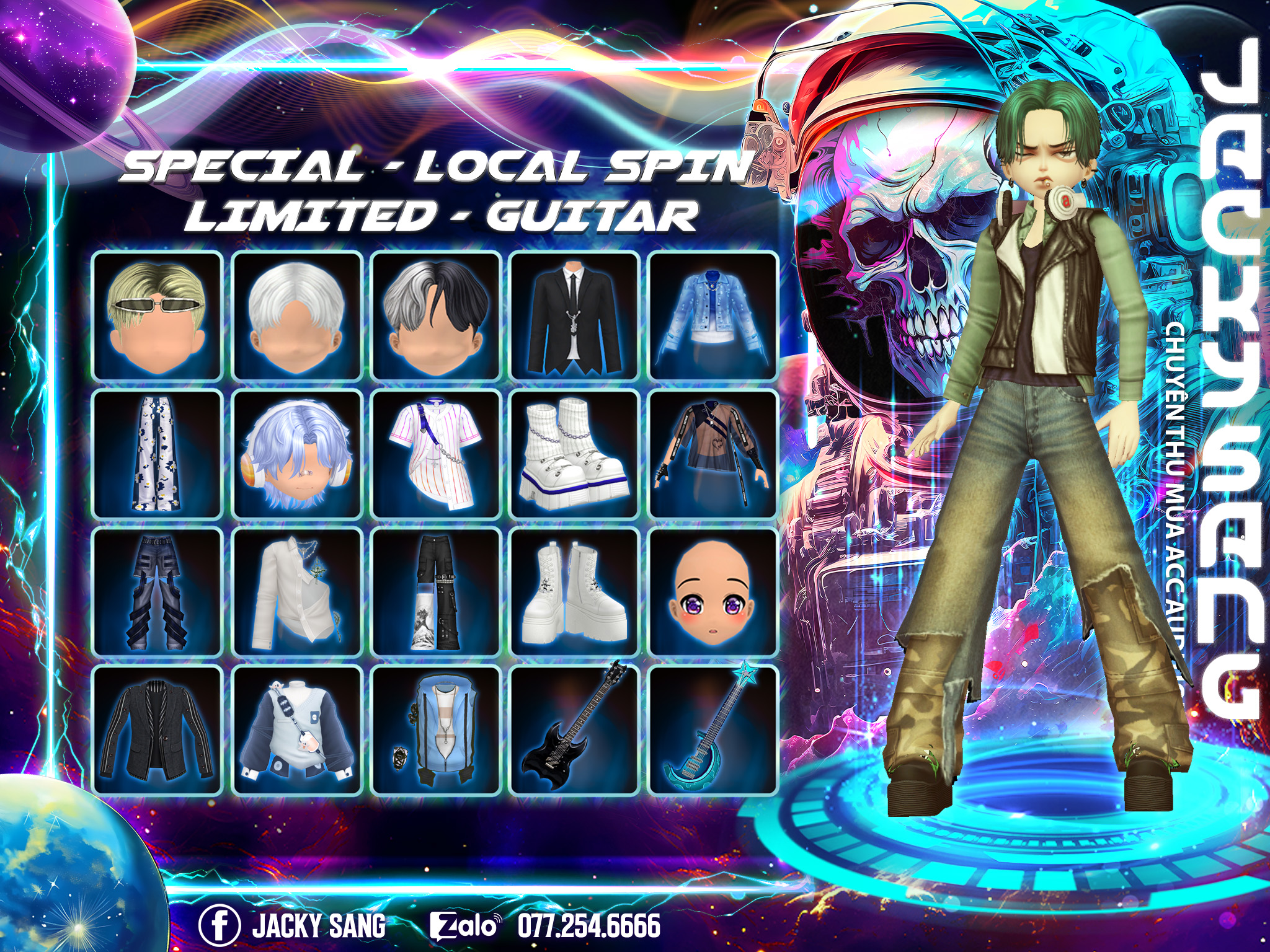Pick the dark blue layered jeans tile

[158, 593]
